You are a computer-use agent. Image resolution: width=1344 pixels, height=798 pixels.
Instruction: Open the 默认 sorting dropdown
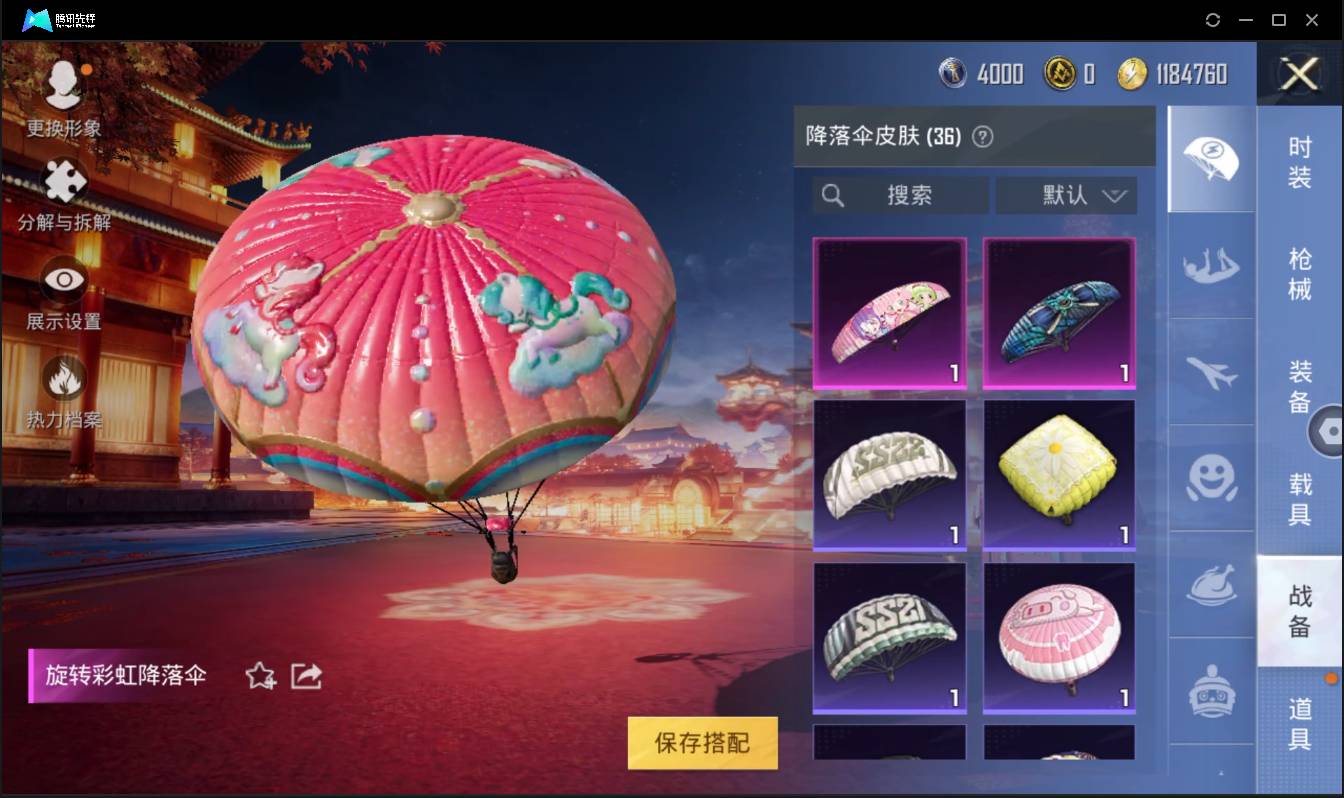pos(1066,195)
